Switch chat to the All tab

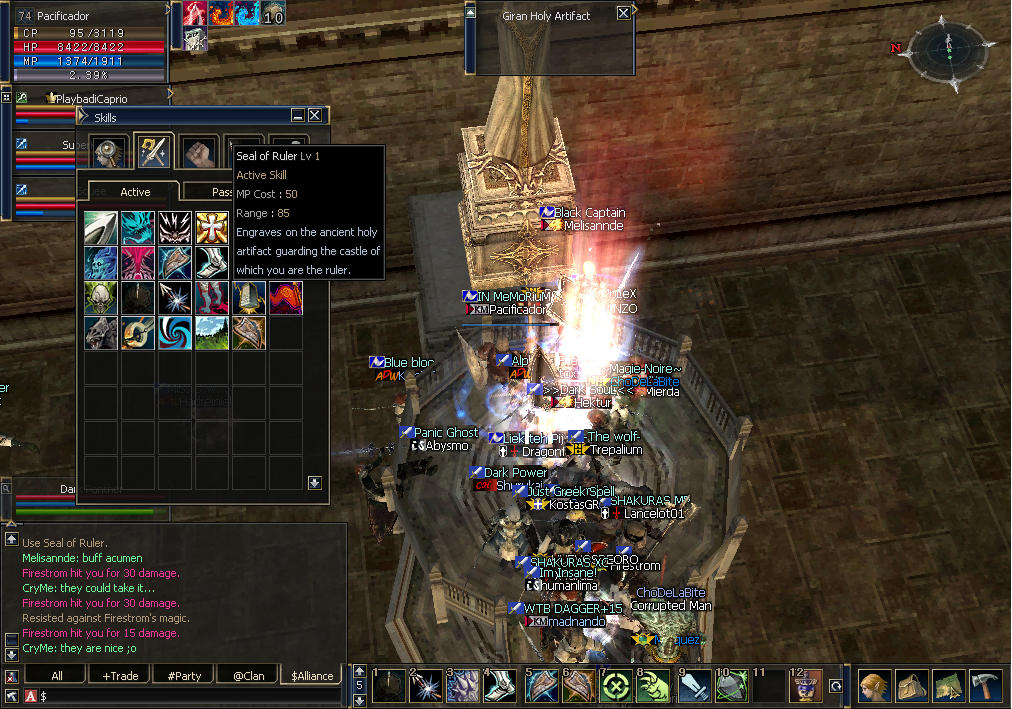point(56,676)
